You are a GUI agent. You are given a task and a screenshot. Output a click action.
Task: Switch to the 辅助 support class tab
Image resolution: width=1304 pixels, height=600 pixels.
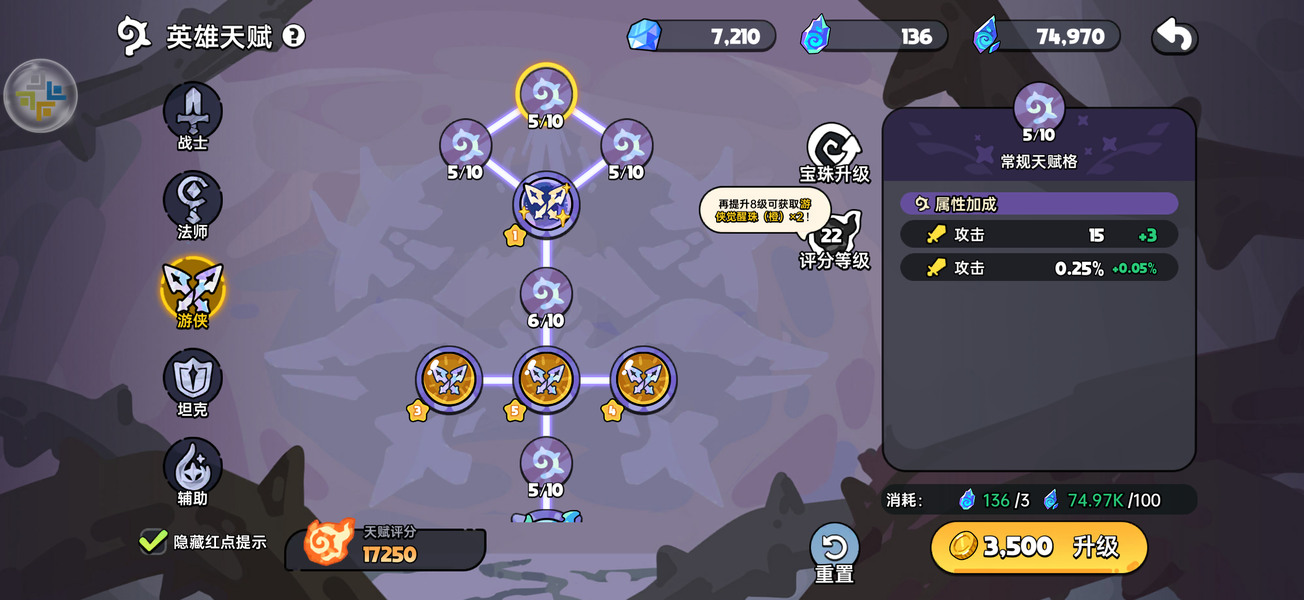[x=192, y=467]
